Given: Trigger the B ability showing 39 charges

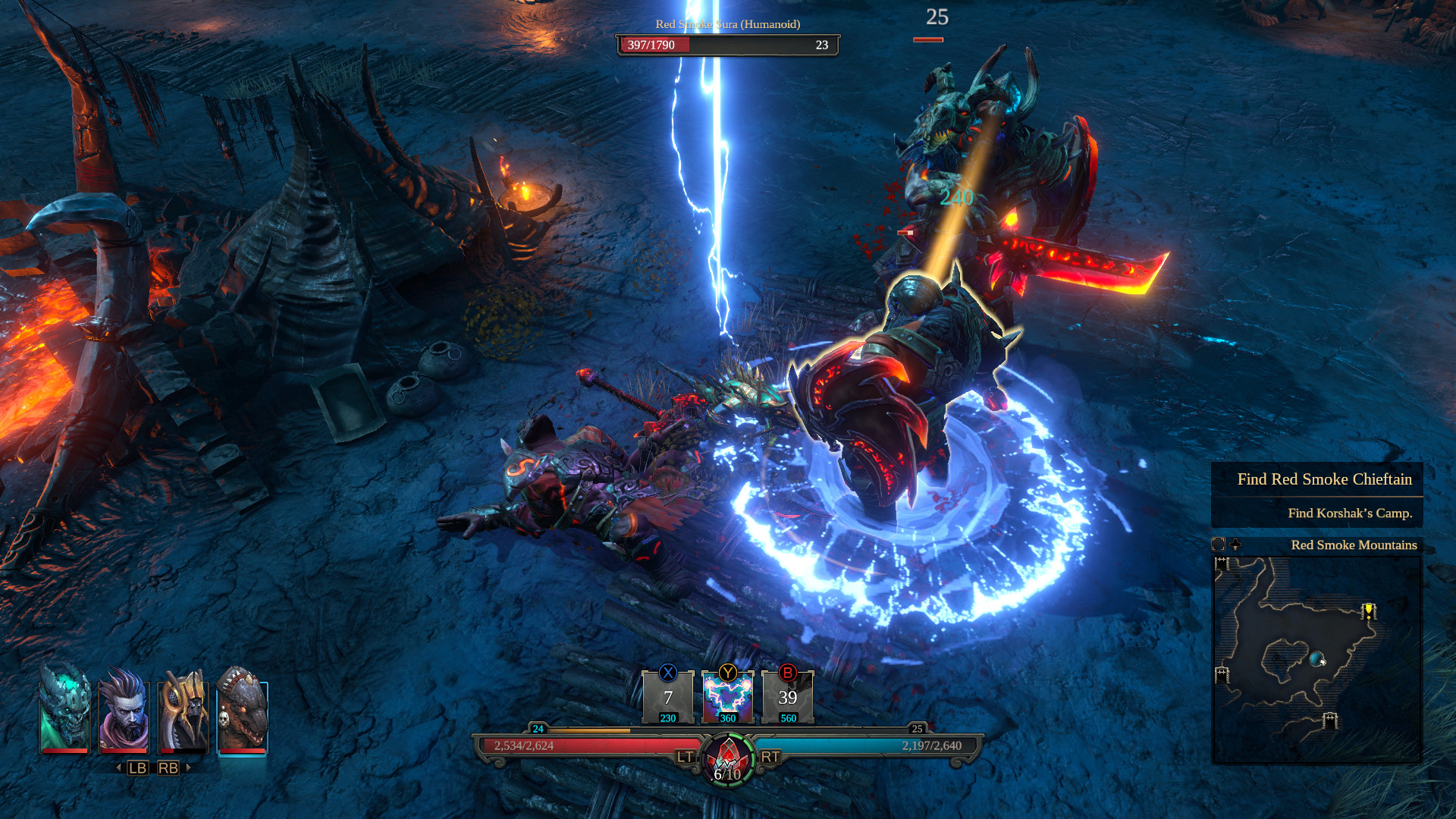Looking at the screenshot, I should pos(788,698).
